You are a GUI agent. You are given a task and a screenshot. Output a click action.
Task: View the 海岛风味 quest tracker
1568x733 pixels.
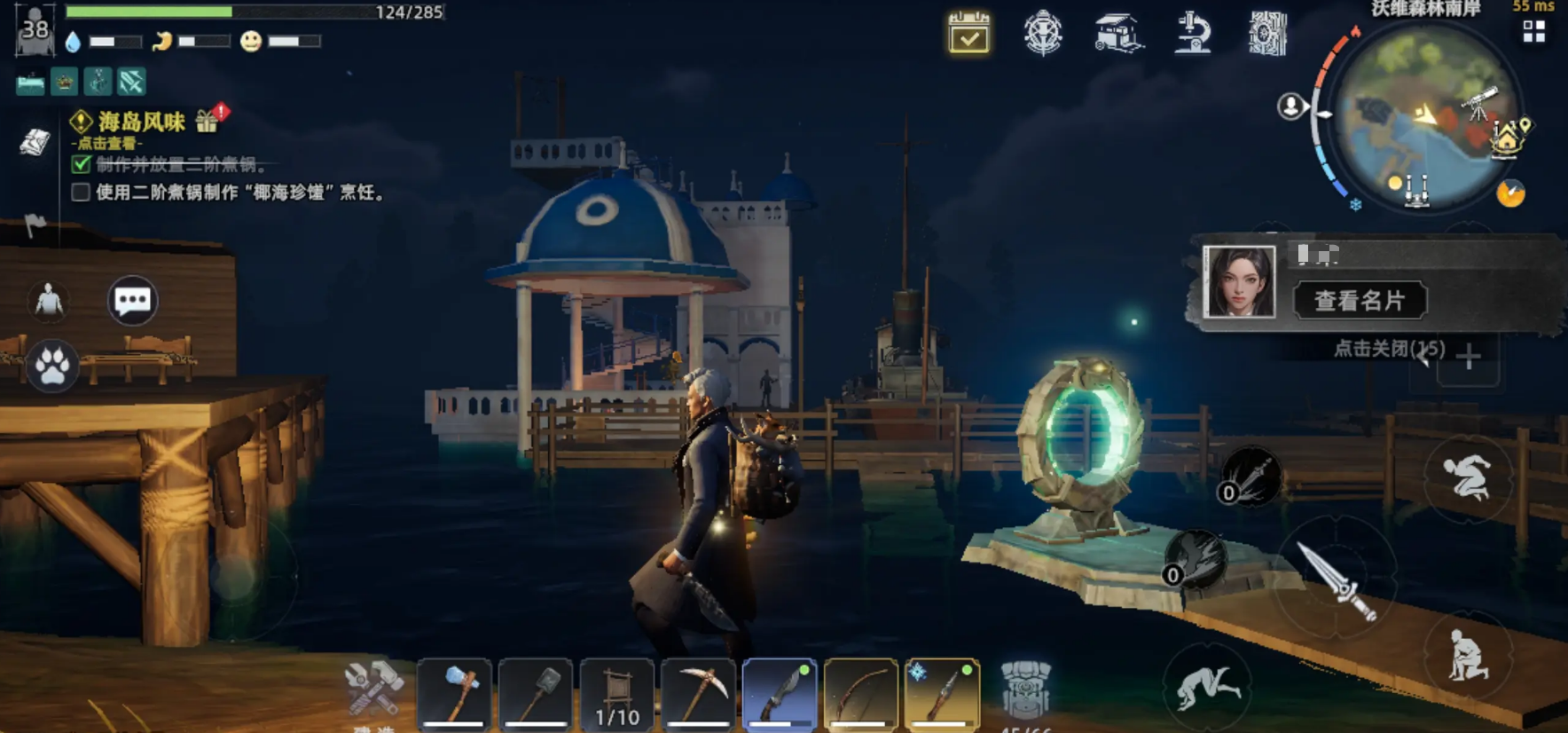pyautogui.click(x=140, y=122)
